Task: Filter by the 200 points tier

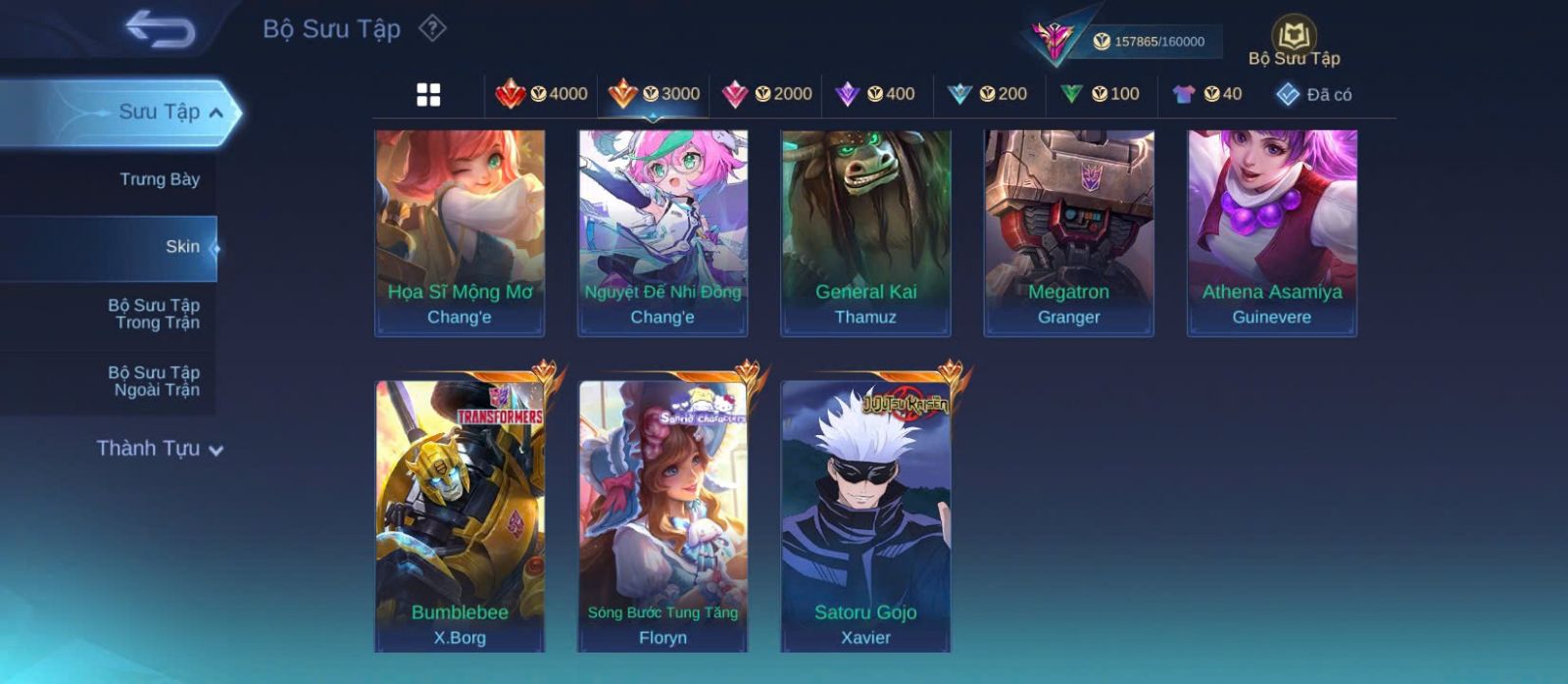Action: tap(988, 94)
